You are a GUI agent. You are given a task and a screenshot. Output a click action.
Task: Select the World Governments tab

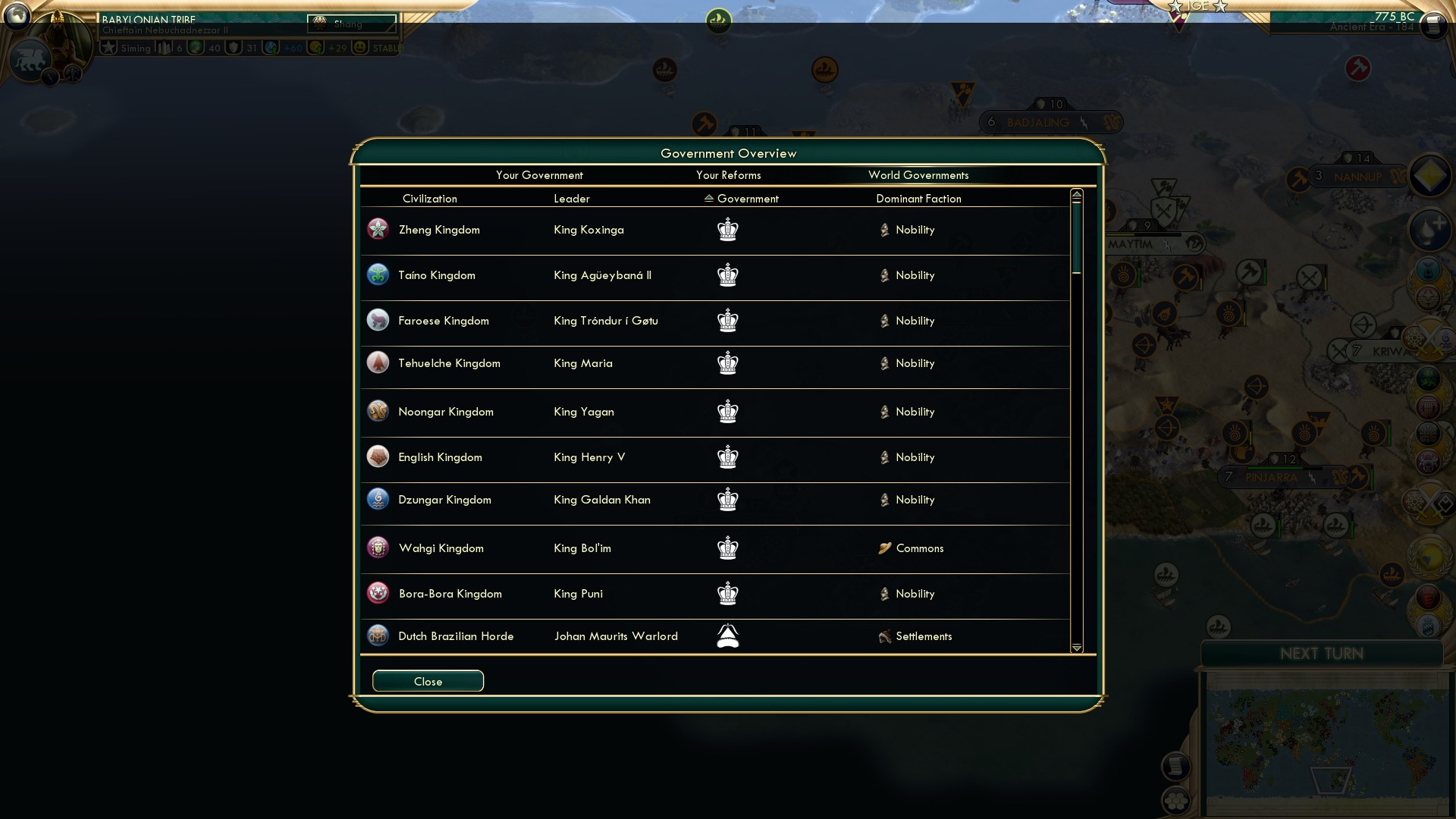(918, 175)
